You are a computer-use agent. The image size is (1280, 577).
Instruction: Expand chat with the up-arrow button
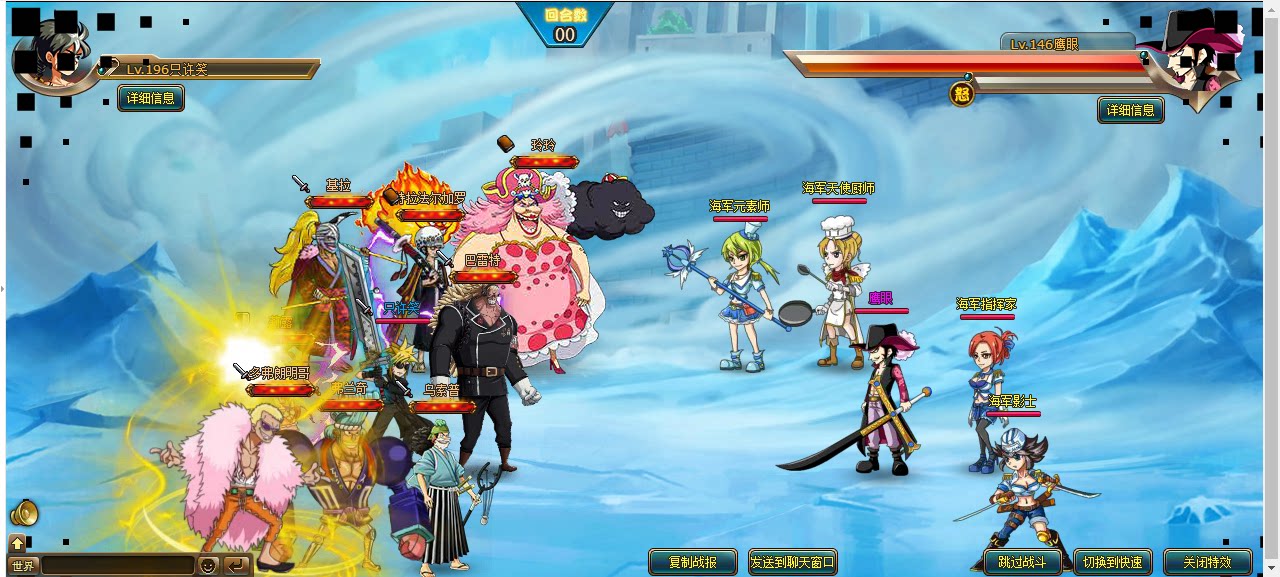pyautogui.click(x=17, y=544)
